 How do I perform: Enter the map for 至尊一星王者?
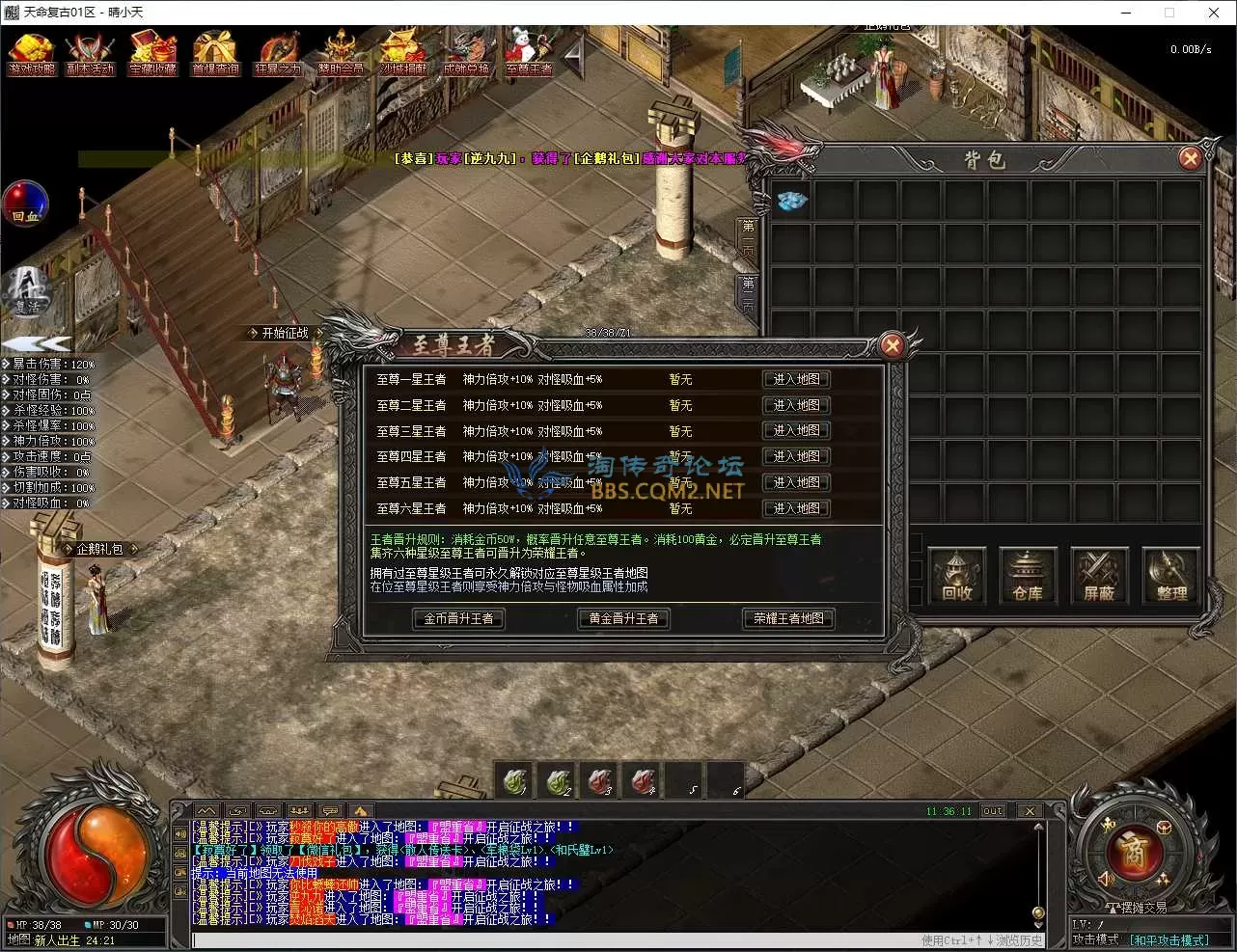(x=796, y=380)
